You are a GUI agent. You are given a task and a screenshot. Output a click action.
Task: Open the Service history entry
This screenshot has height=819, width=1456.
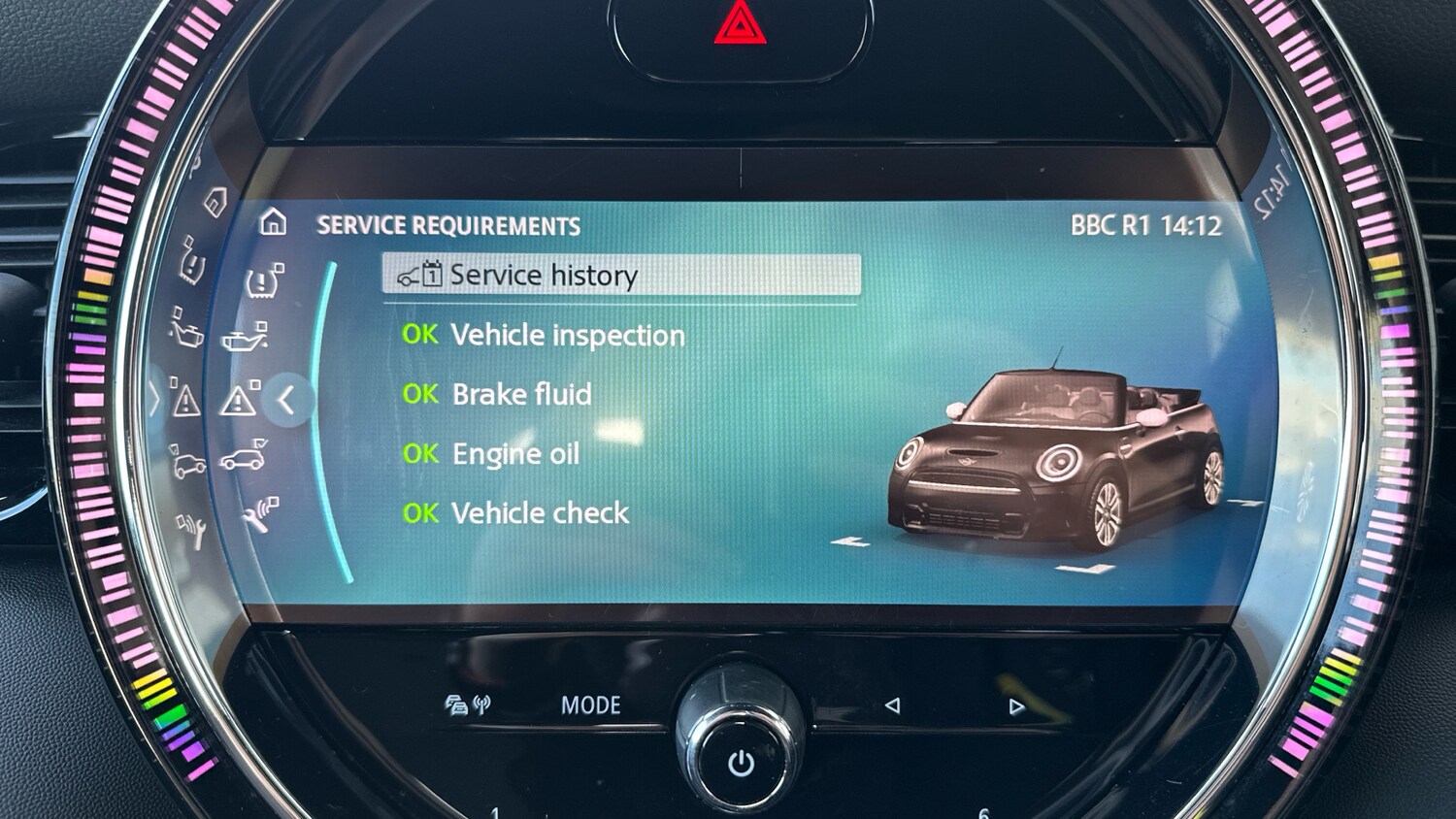click(x=621, y=276)
